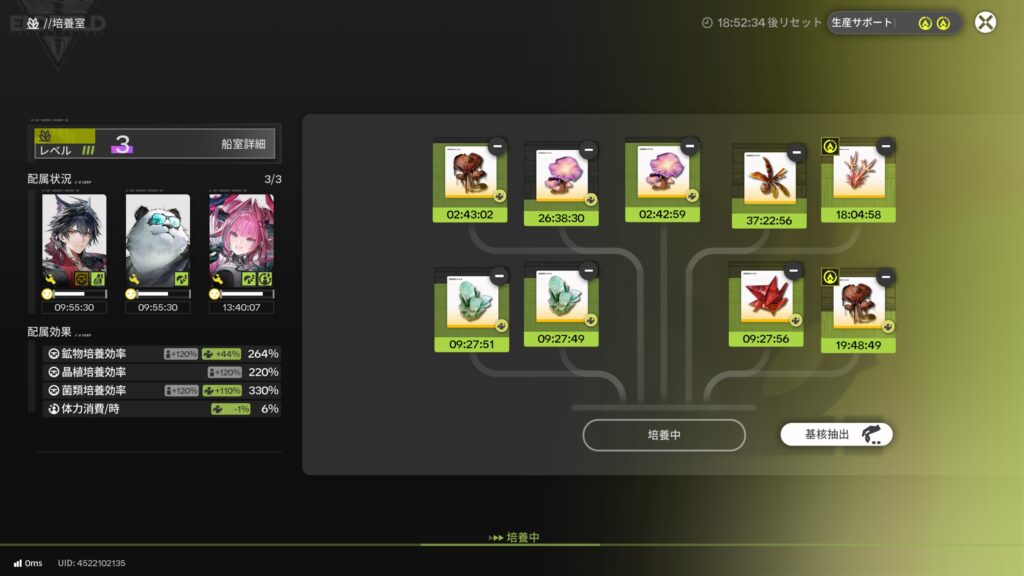
Task: Click minus button on the 26:38:30 mushroom slot
Action: (588, 150)
